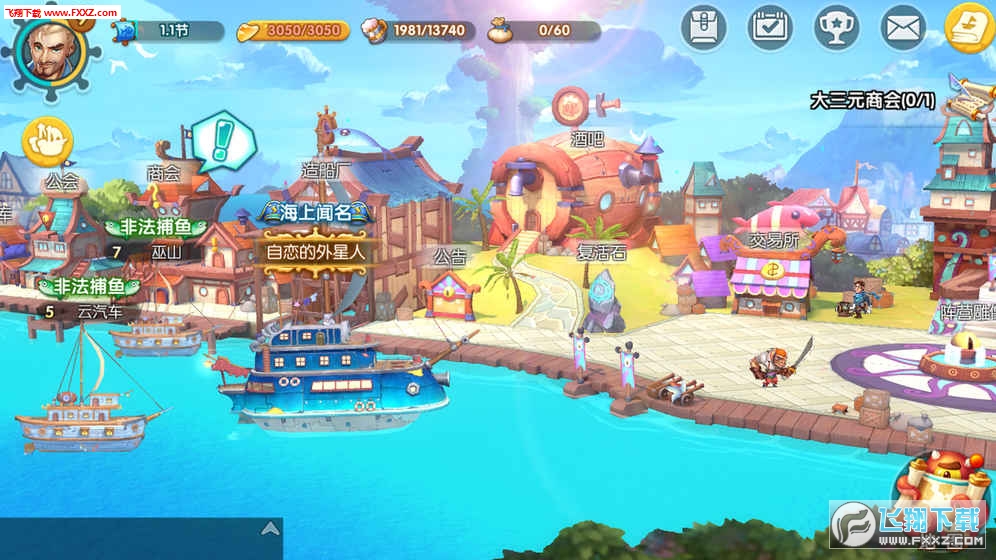
Task: Enter the 酒吧 tavern via its label
Action: 587,139
